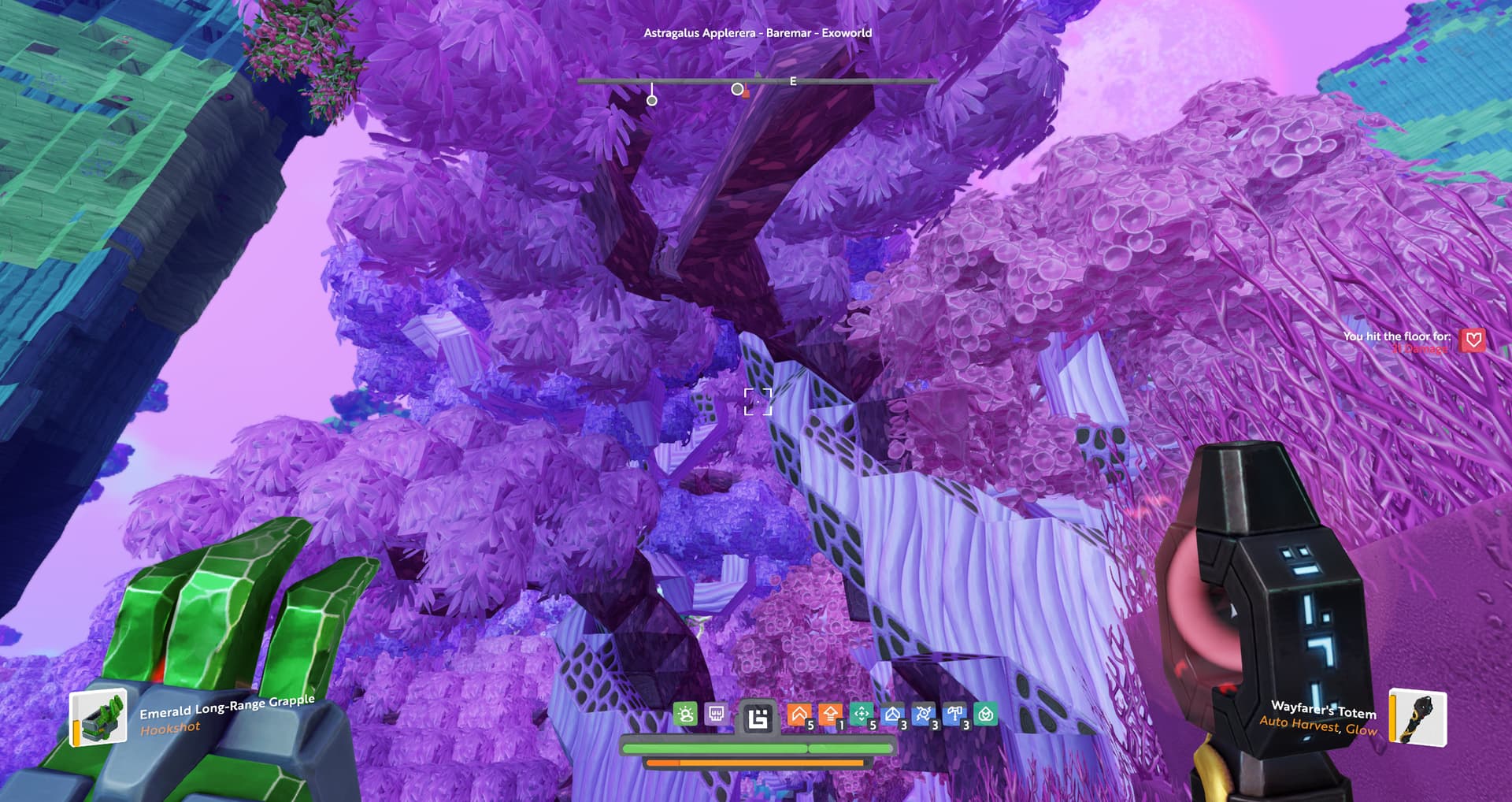Viewport: 1512px width, 802px height.
Task: Click the circular marker on the compass
Action: 737,89
